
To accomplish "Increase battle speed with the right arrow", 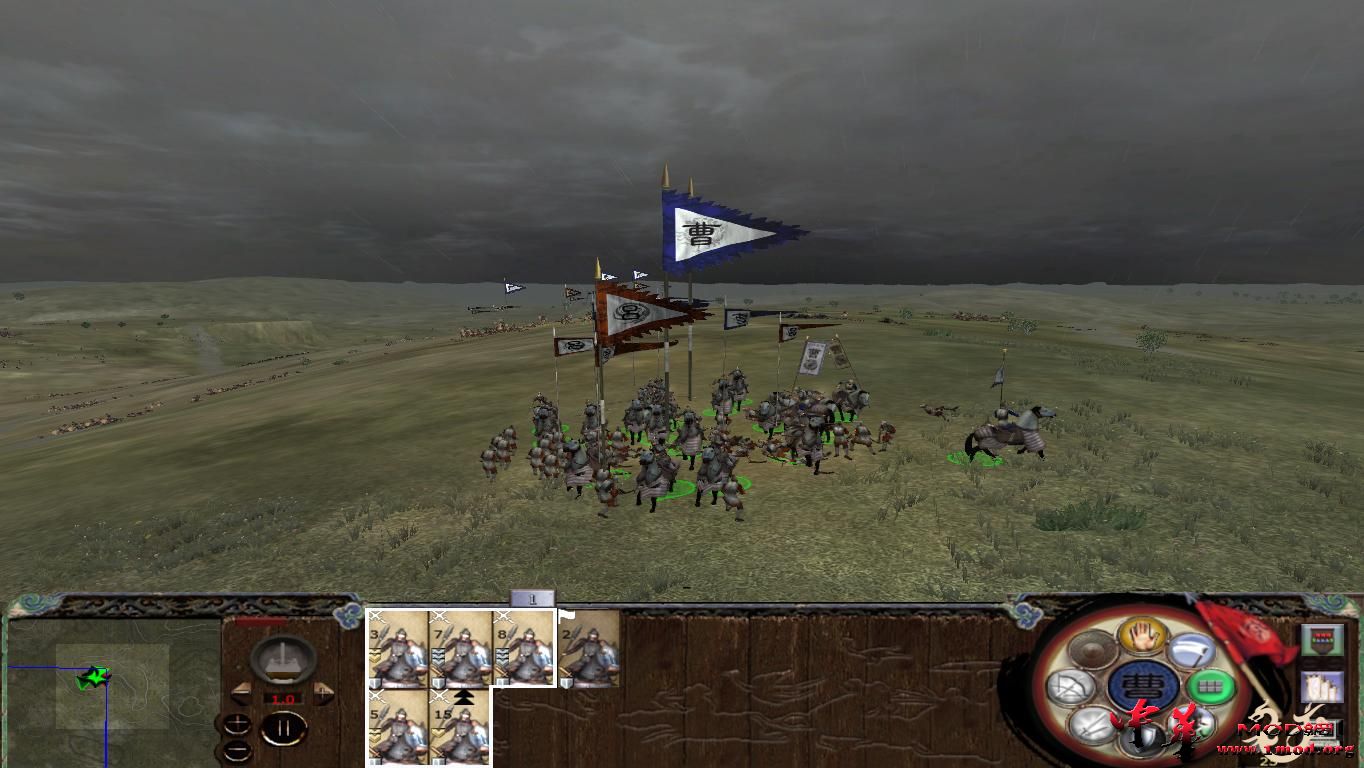I will click(323, 692).
